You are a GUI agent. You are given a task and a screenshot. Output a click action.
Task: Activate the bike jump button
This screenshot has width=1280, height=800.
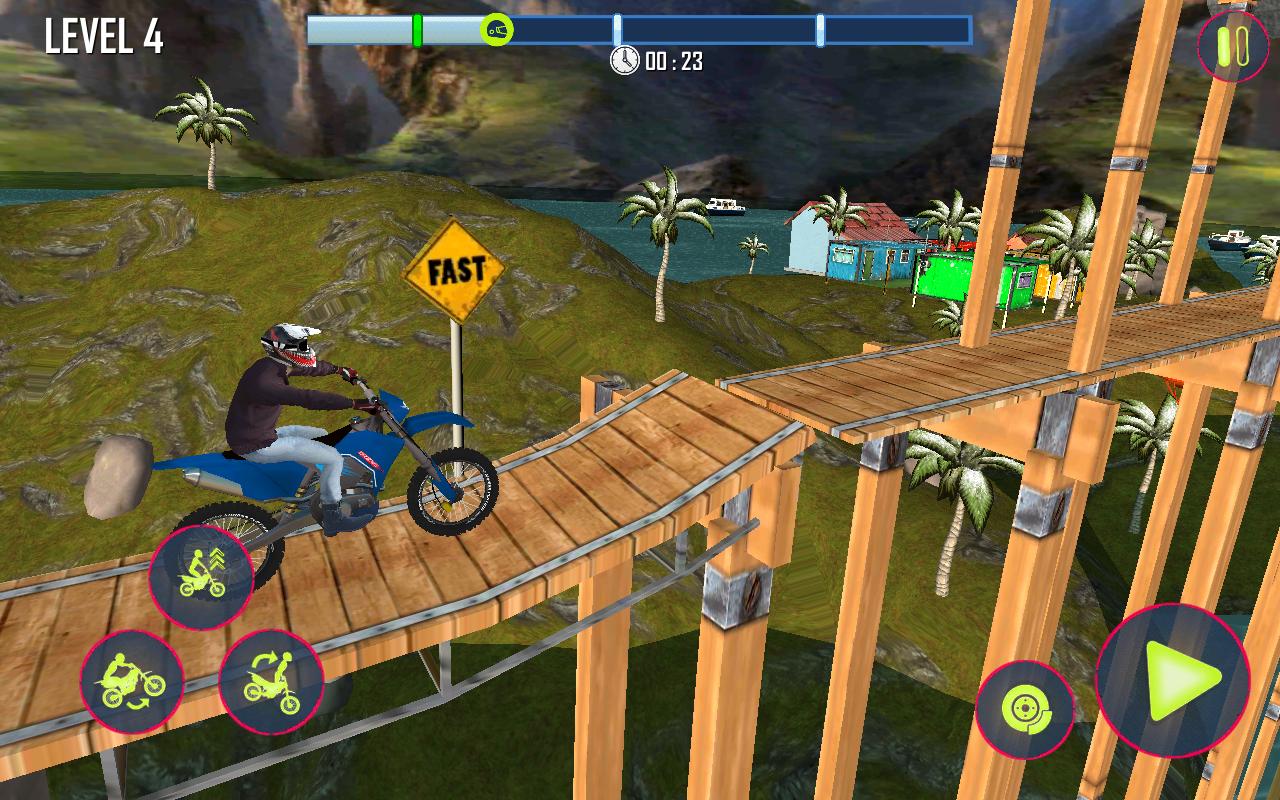(x=201, y=577)
